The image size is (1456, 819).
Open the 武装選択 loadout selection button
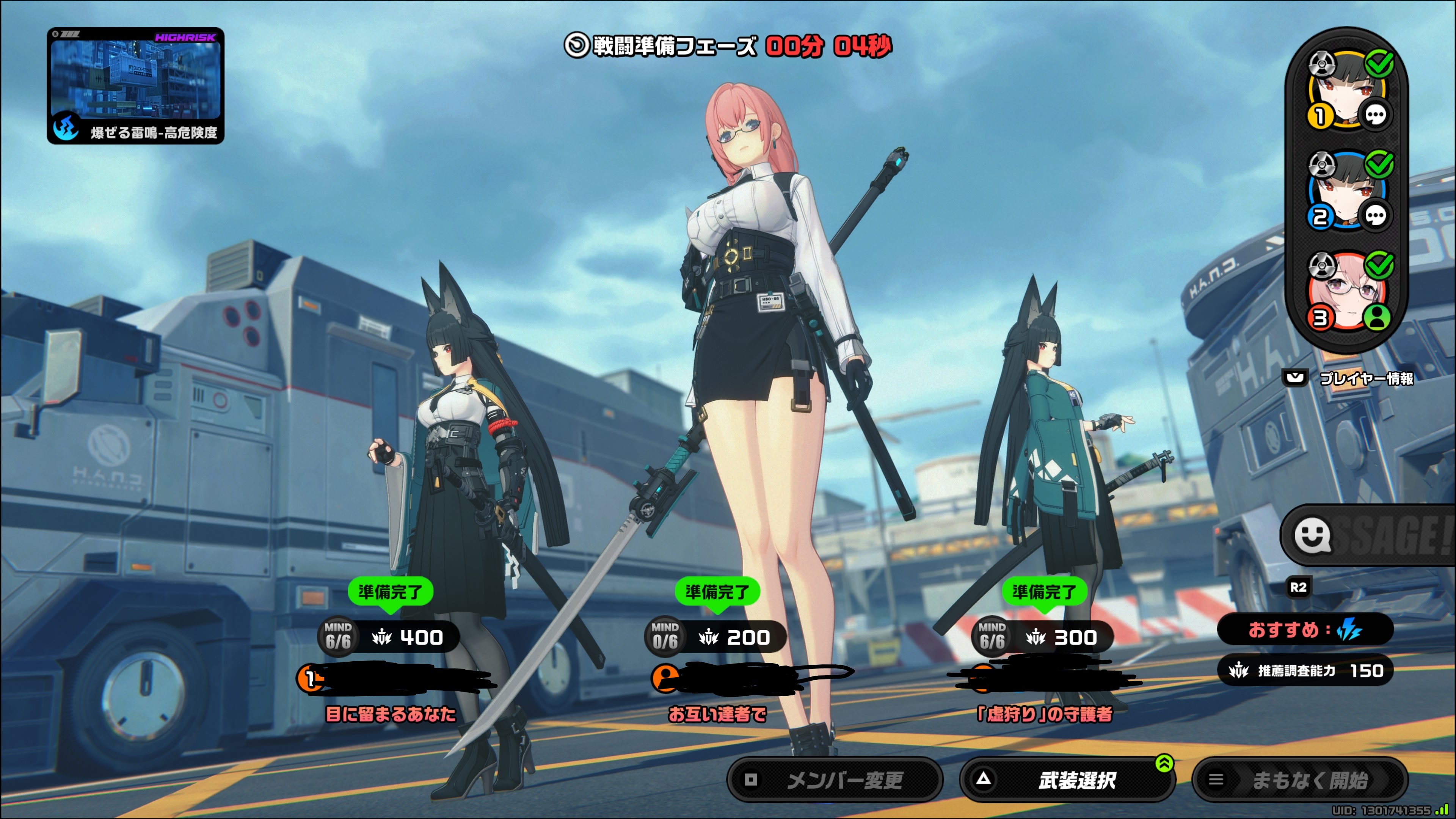click(1067, 780)
